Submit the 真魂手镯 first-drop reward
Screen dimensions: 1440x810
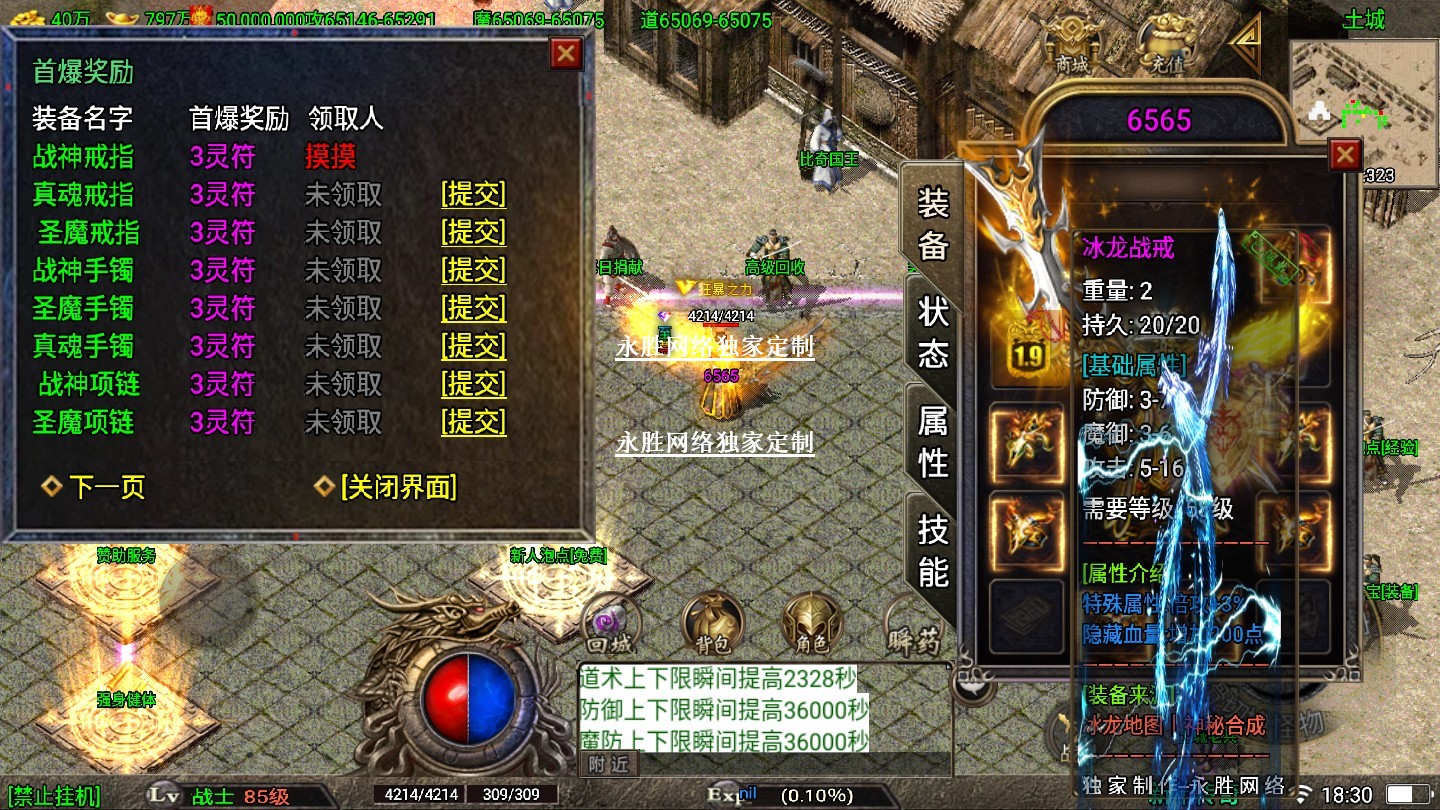pos(474,347)
